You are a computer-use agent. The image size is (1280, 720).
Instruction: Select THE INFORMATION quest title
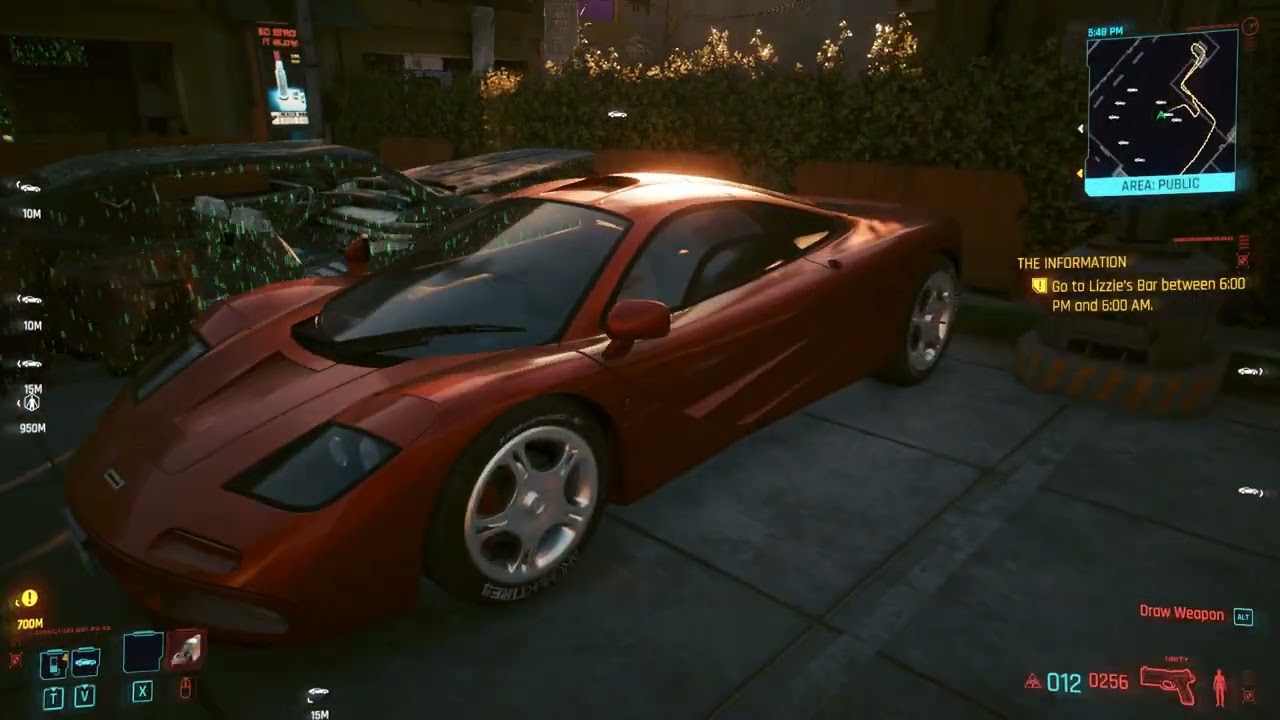[1071, 261]
